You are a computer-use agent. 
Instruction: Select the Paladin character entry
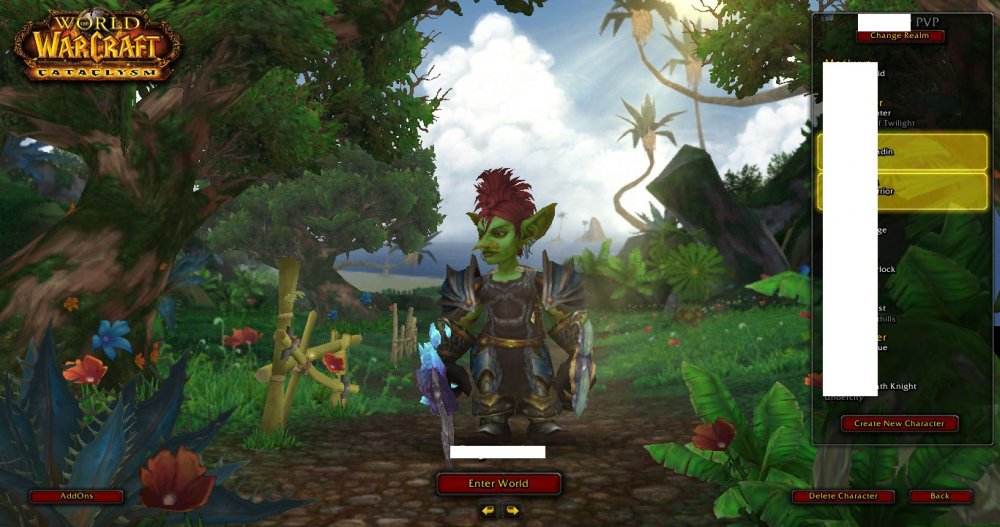(x=902, y=152)
